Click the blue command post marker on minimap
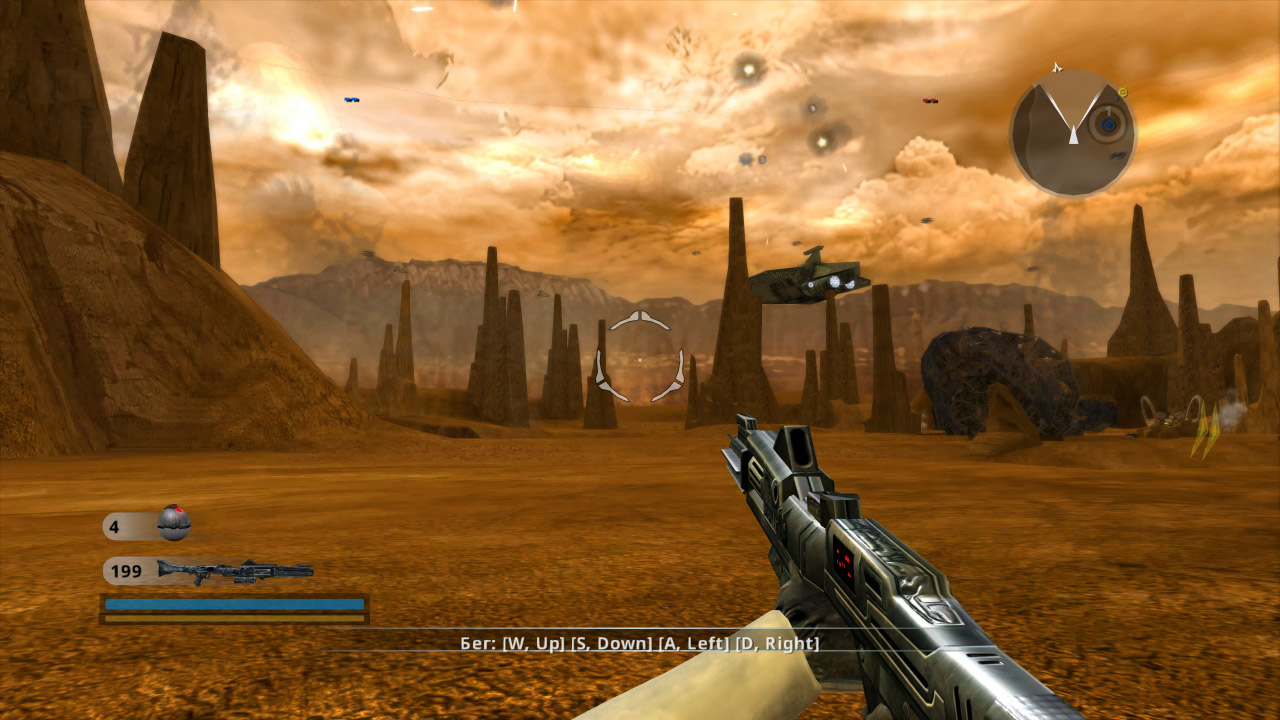This screenshot has width=1280, height=720. pyautogui.click(x=1108, y=125)
